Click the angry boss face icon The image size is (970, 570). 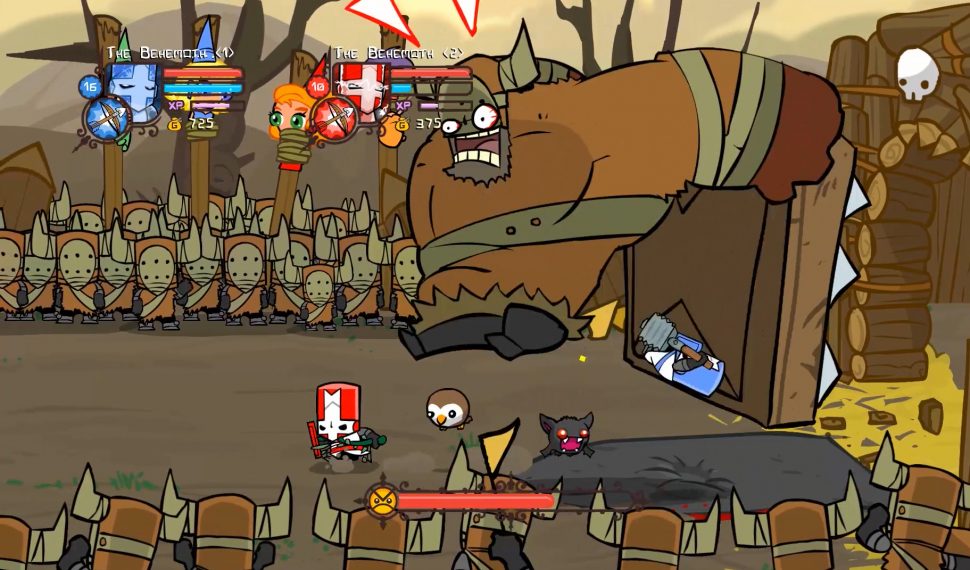pos(381,500)
